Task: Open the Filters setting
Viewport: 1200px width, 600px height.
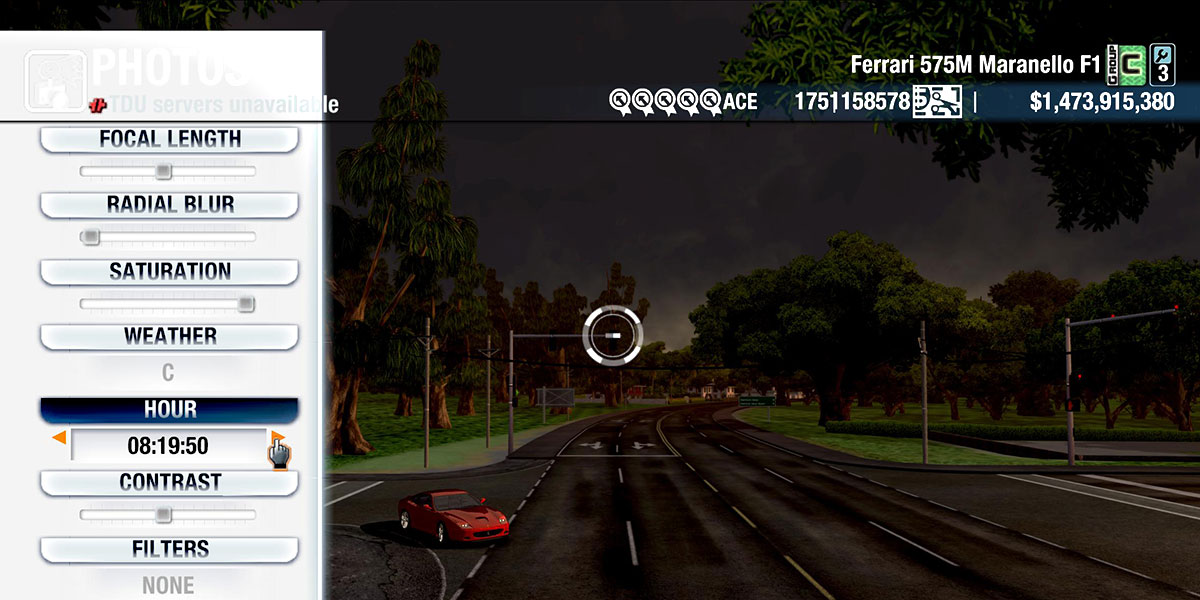Action: 169,549
